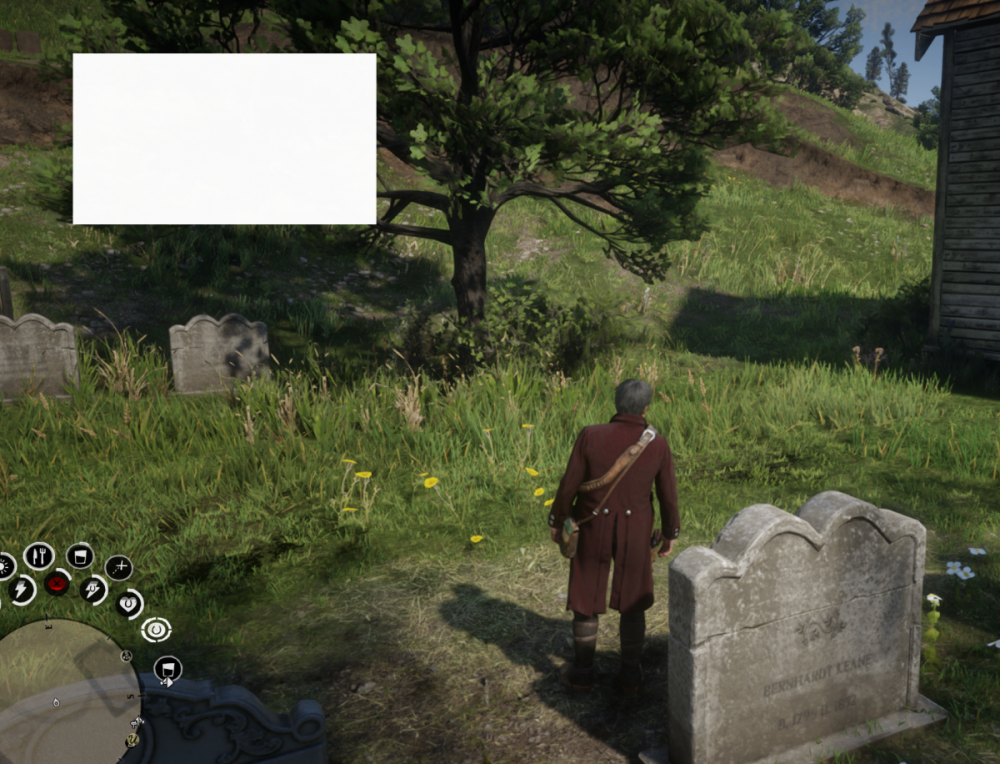Select the horseshoe ring icon above minimap

coord(155,629)
